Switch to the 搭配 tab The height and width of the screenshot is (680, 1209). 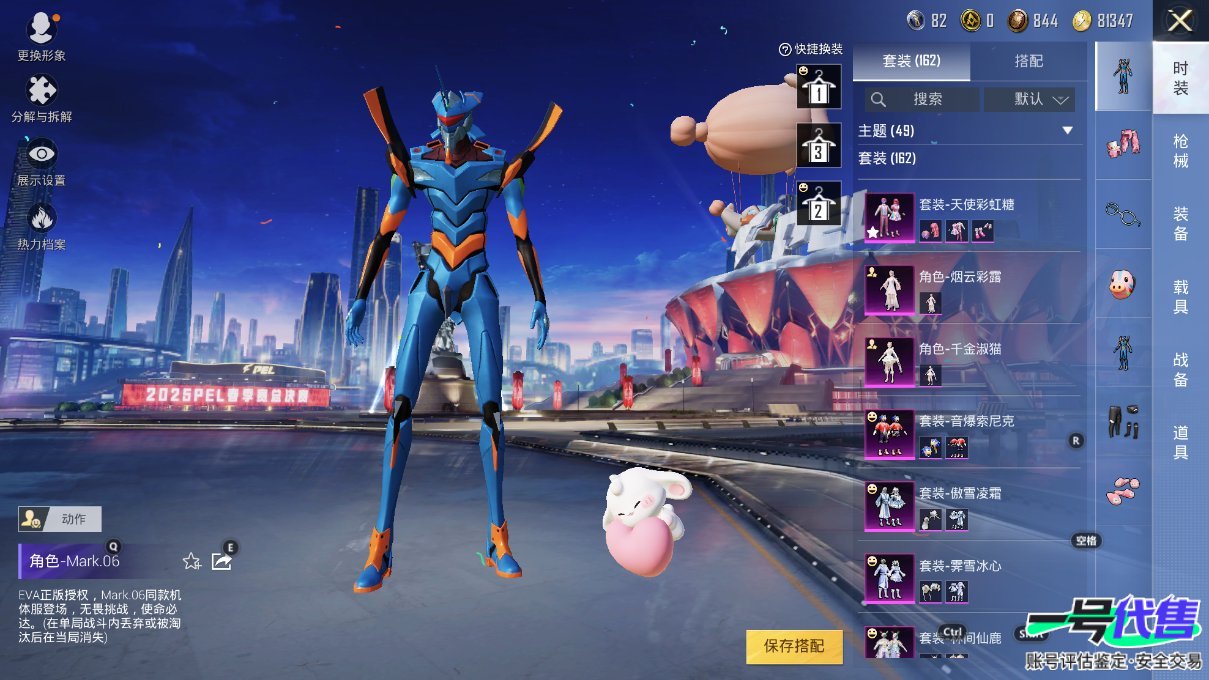click(x=1028, y=61)
